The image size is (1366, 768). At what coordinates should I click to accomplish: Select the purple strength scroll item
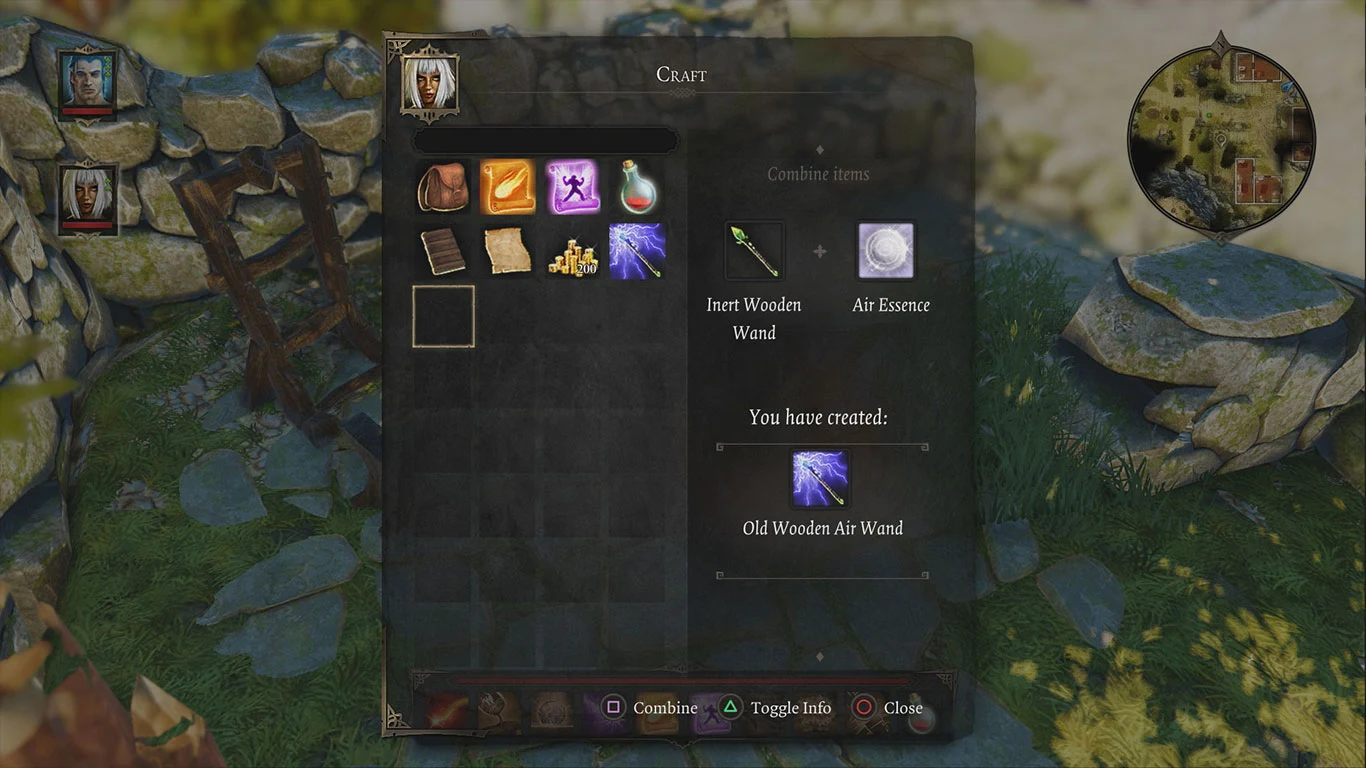572,188
